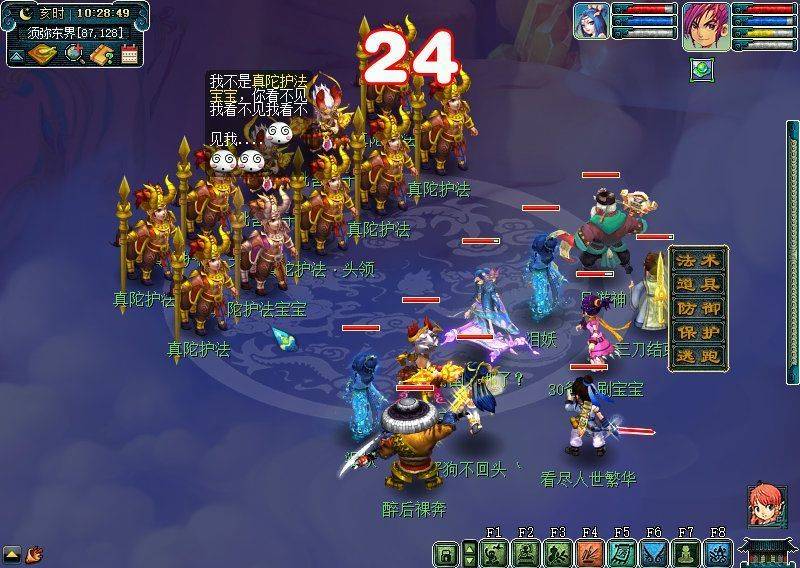This screenshot has width=800, height=568.
Task: Choose the 防御 (Defend) battle command
Action: [x=698, y=309]
